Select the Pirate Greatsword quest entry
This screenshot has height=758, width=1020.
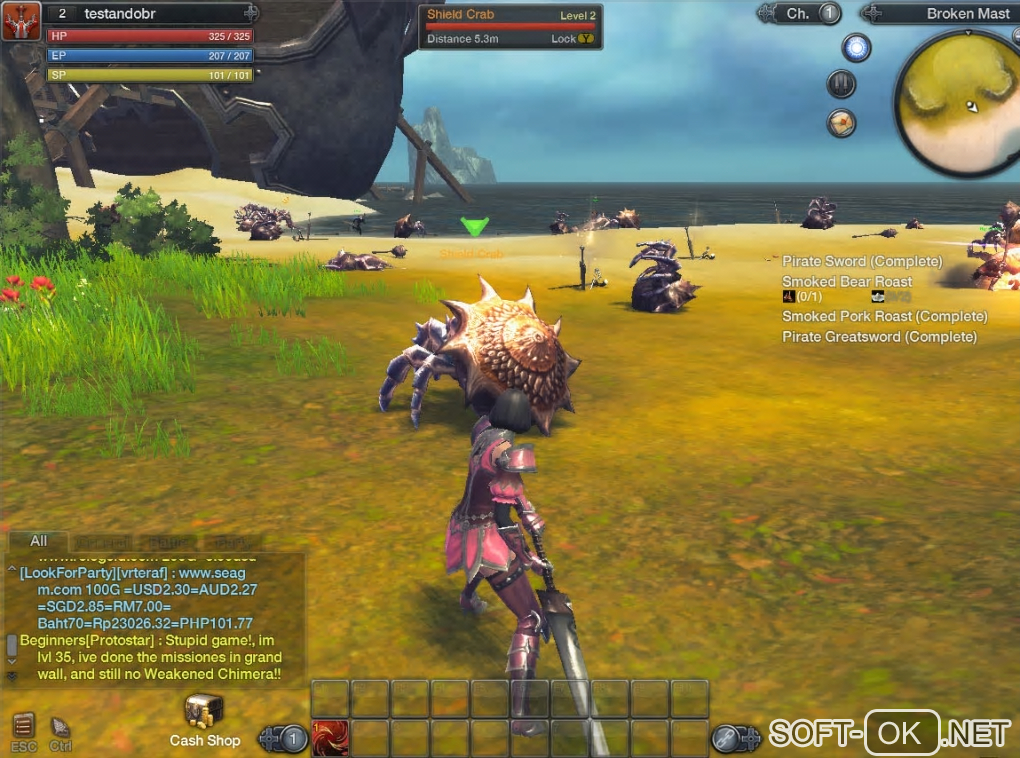(879, 337)
